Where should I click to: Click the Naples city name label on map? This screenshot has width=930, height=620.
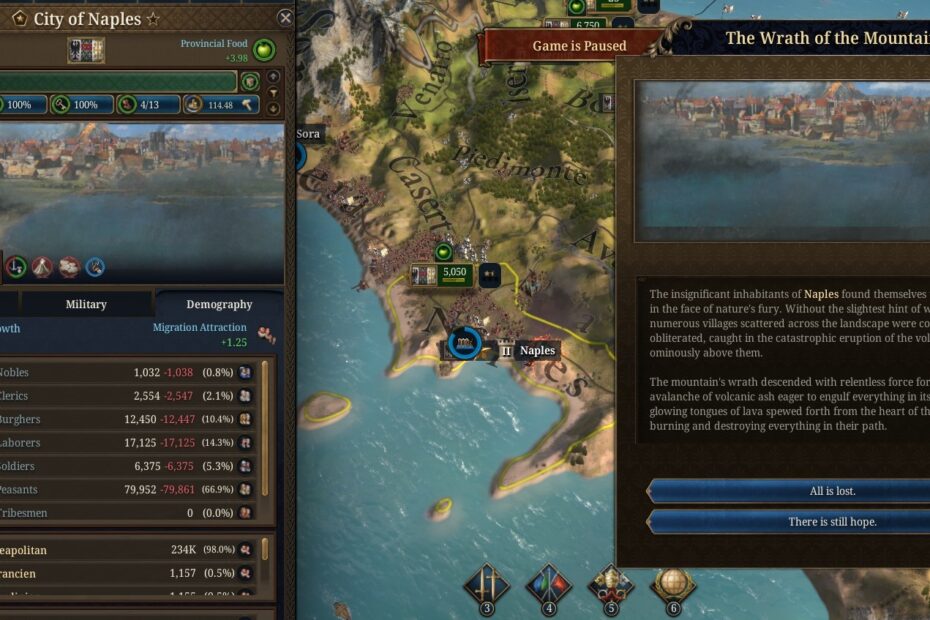[537, 351]
